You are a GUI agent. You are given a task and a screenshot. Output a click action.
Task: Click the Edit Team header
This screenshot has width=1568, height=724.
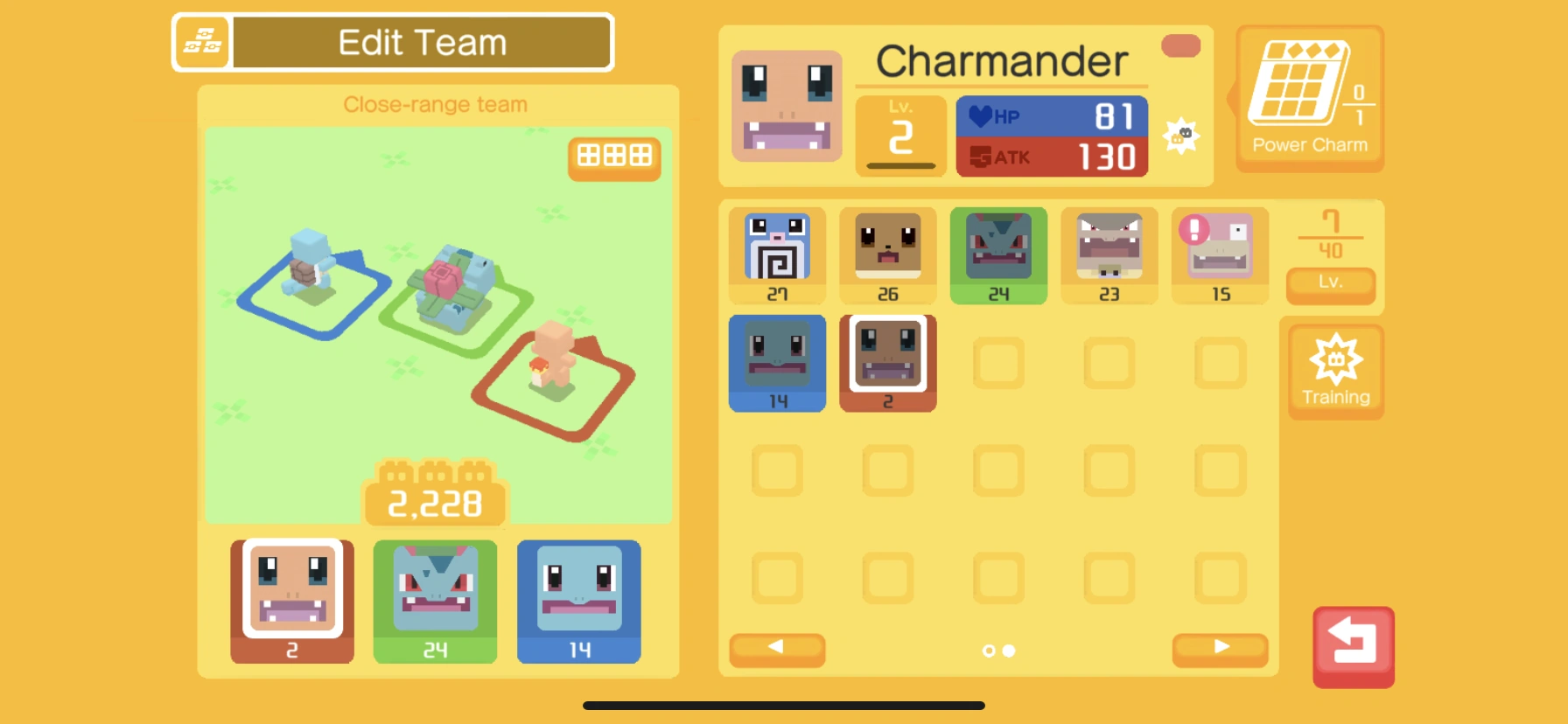coord(420,40)
